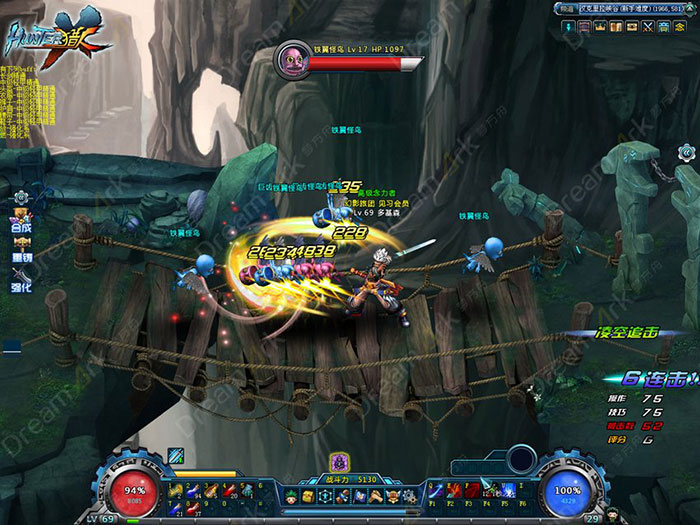
Task: Click the gear button right of the bridge
Action: pos(686,152)
